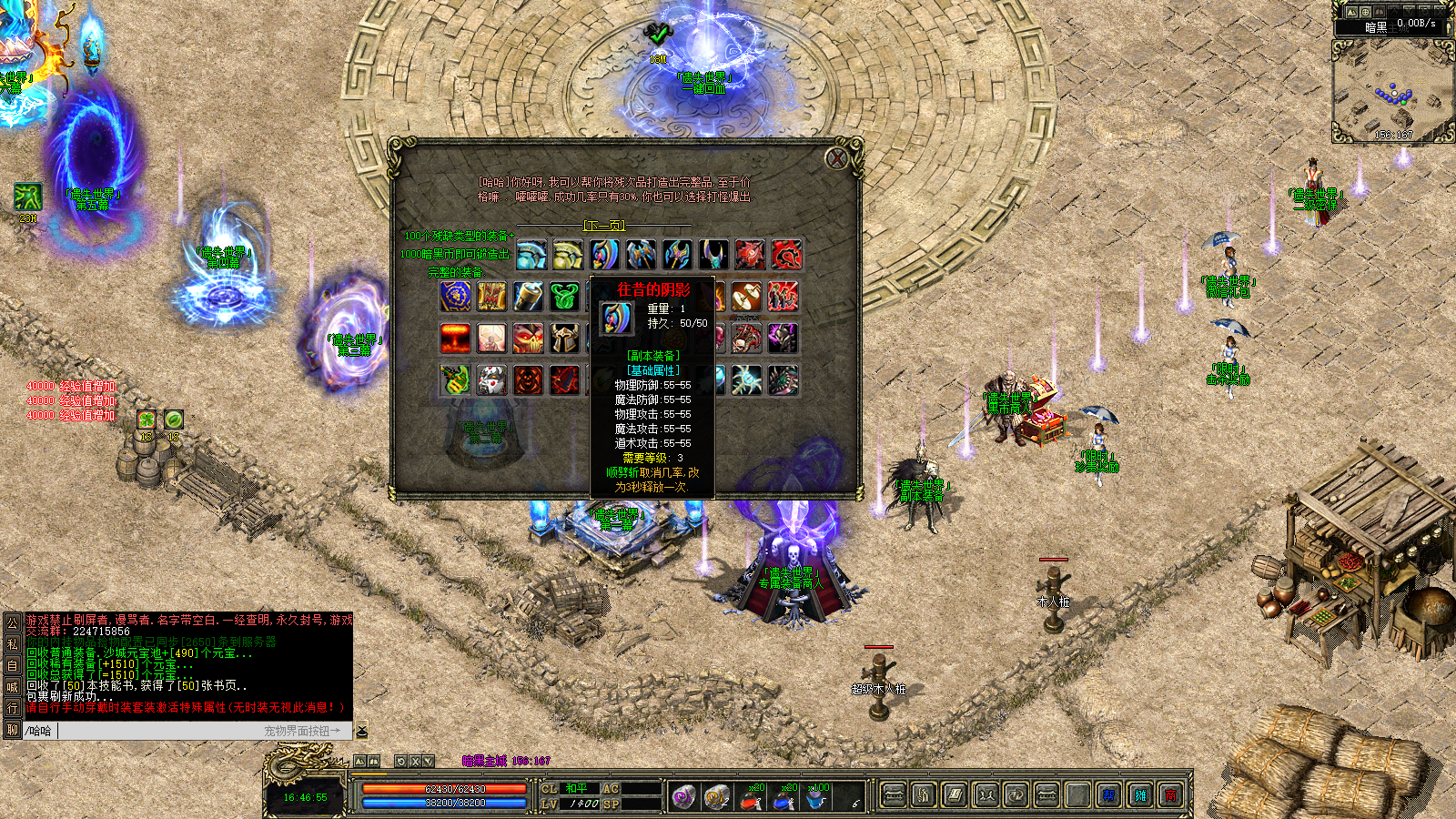Choose the golden winged helmet icon
The image size is (1456, 819).
point(564,338)
